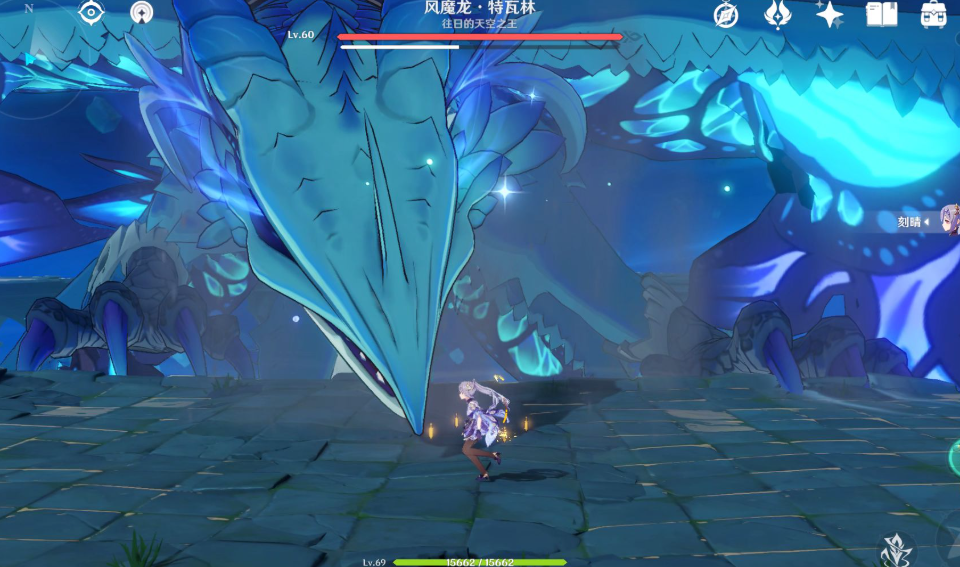Open the adventurer handbook book icon
Viewport: 960px width, 567px height.
882,14
